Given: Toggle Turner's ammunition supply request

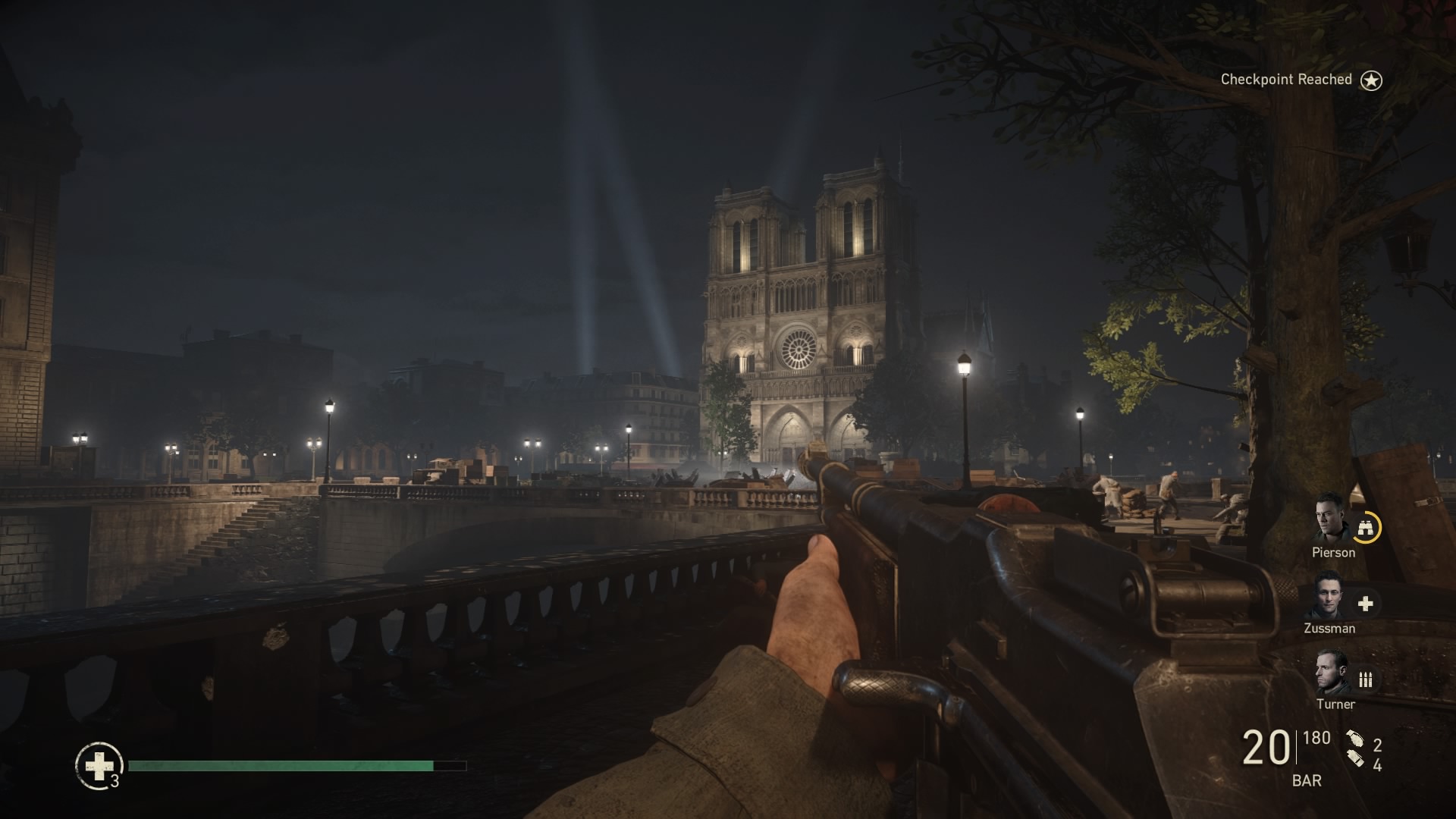Looking at the screenshot, I should coord(1365,681).
